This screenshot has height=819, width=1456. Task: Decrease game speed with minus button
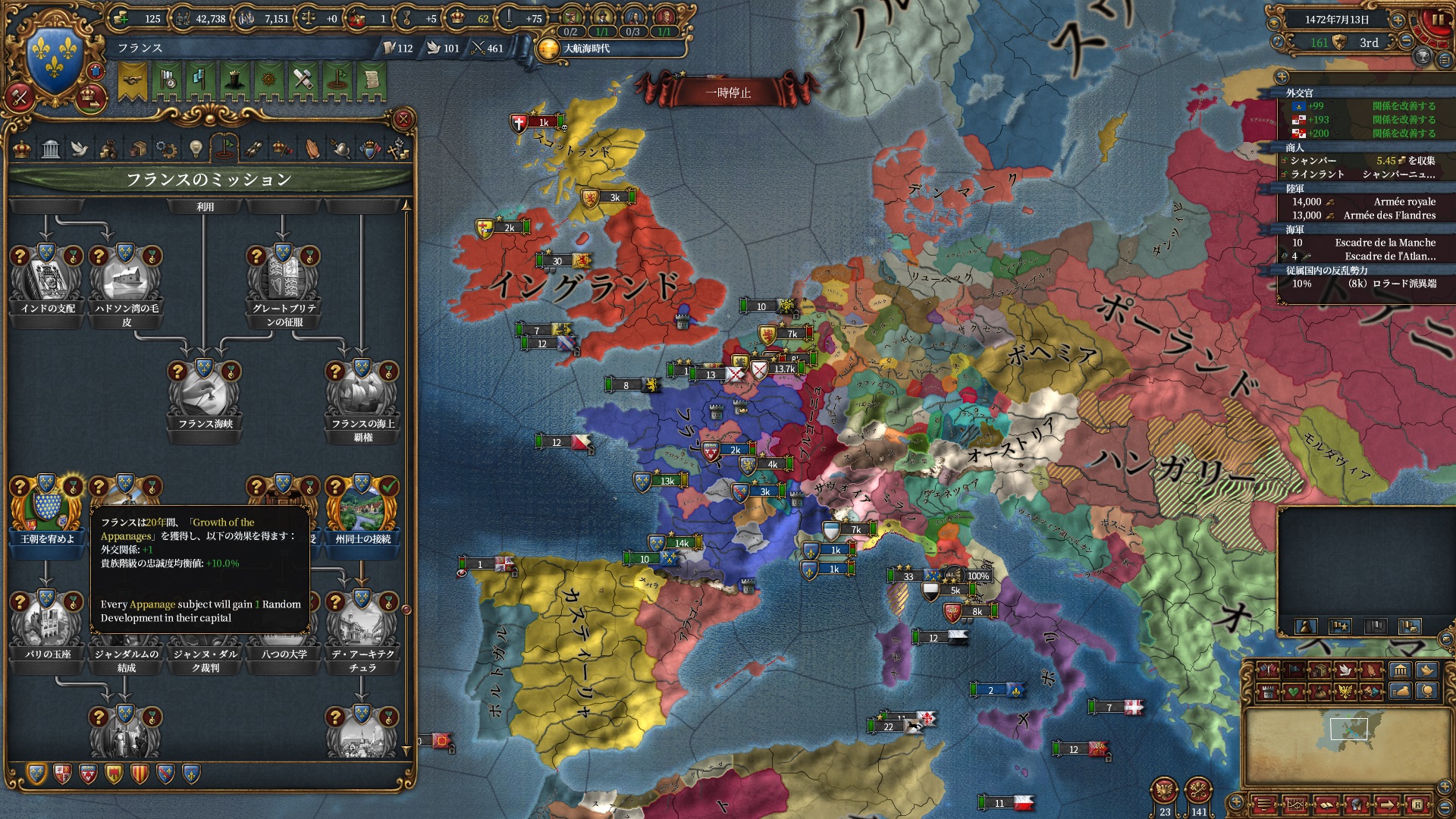tap(1407, 41)
